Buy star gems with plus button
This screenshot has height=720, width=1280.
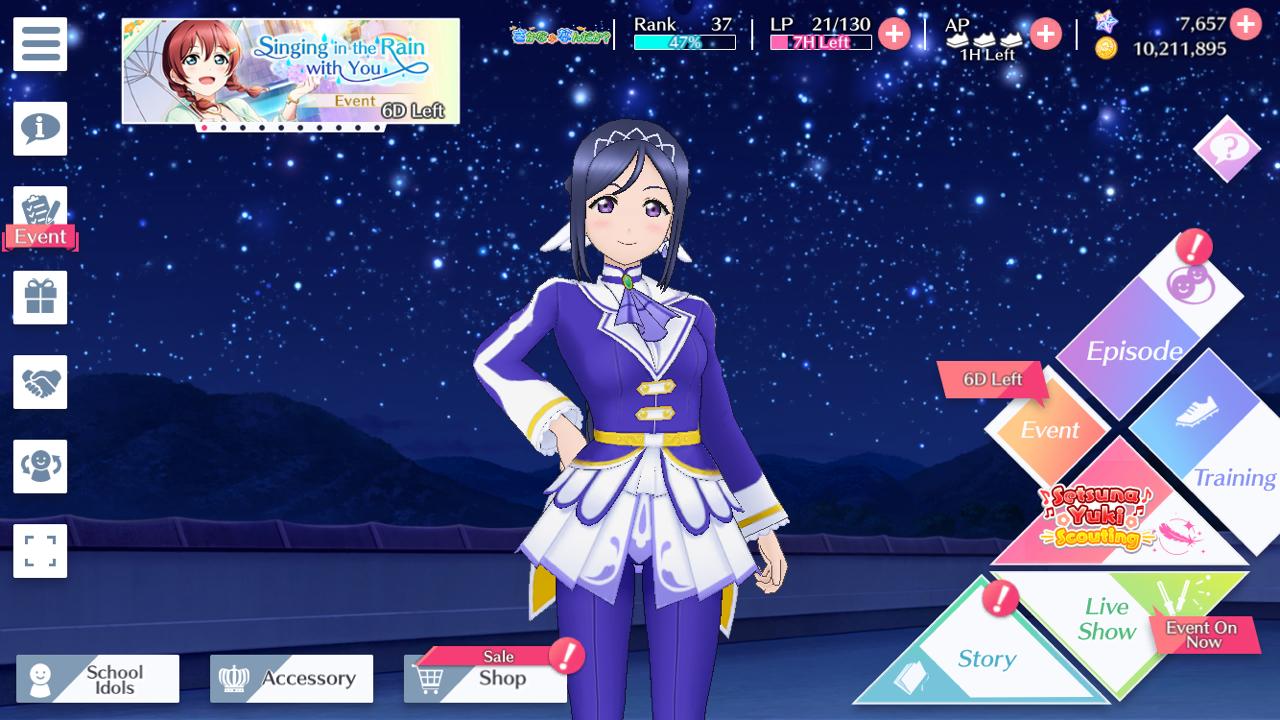tap(1245, 23)
